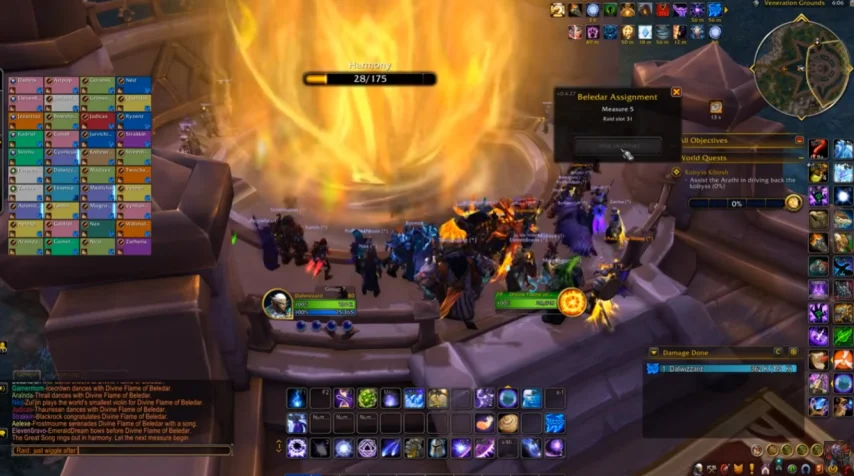Target raid member Zarheria in raid frames
The height and width of the screenshot is (476, 854).
[133, 243]
